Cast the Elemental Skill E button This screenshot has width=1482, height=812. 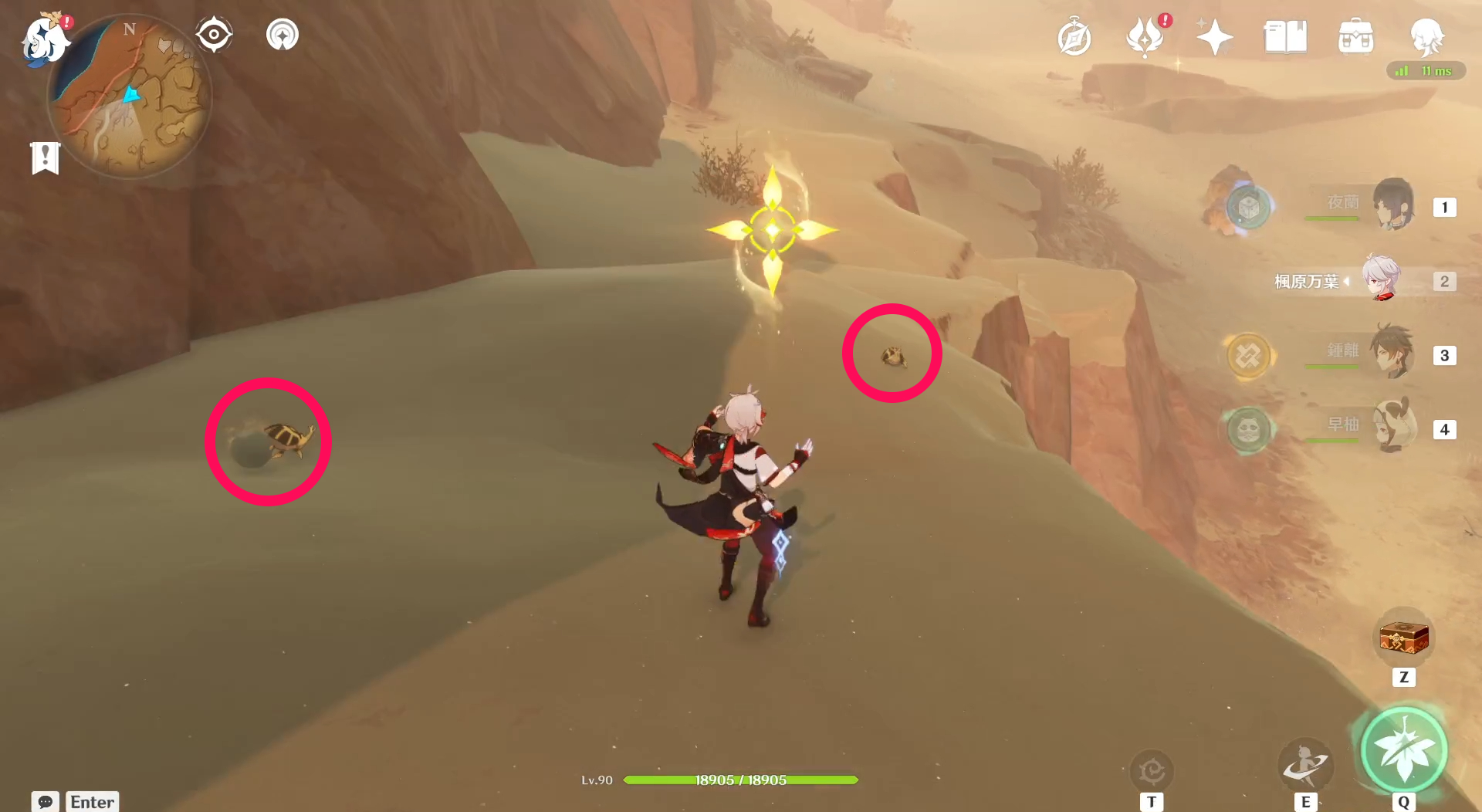tap(1306, 766)
